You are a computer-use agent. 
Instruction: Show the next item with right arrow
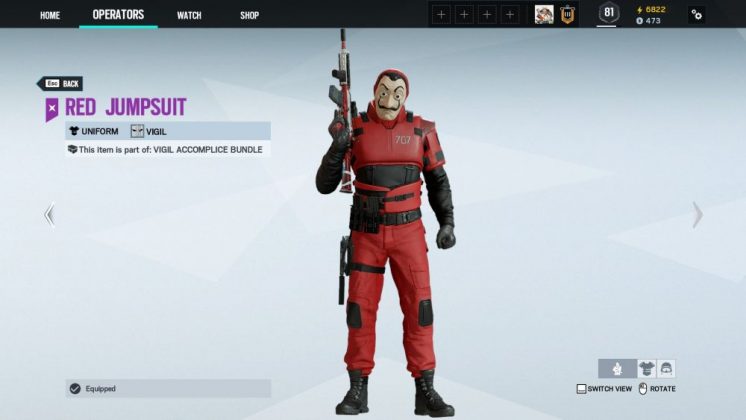pos(697,214)
